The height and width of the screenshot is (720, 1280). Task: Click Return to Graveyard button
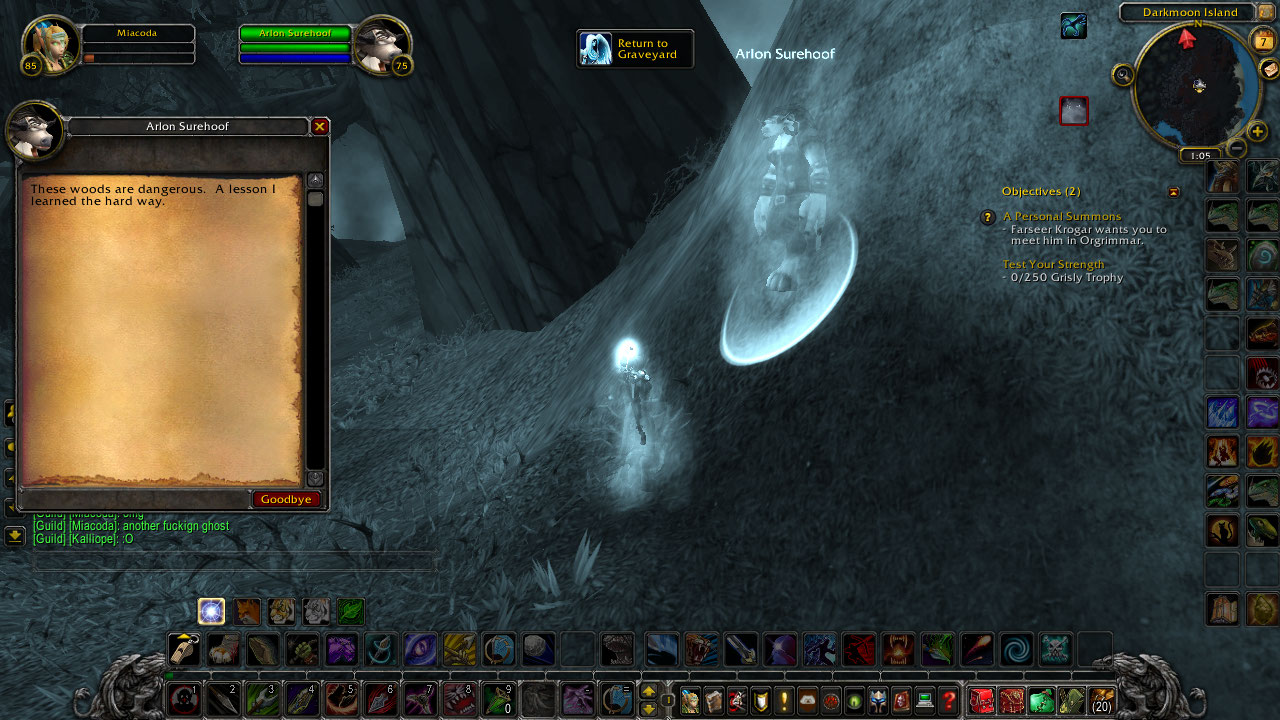tap(635, 49)
